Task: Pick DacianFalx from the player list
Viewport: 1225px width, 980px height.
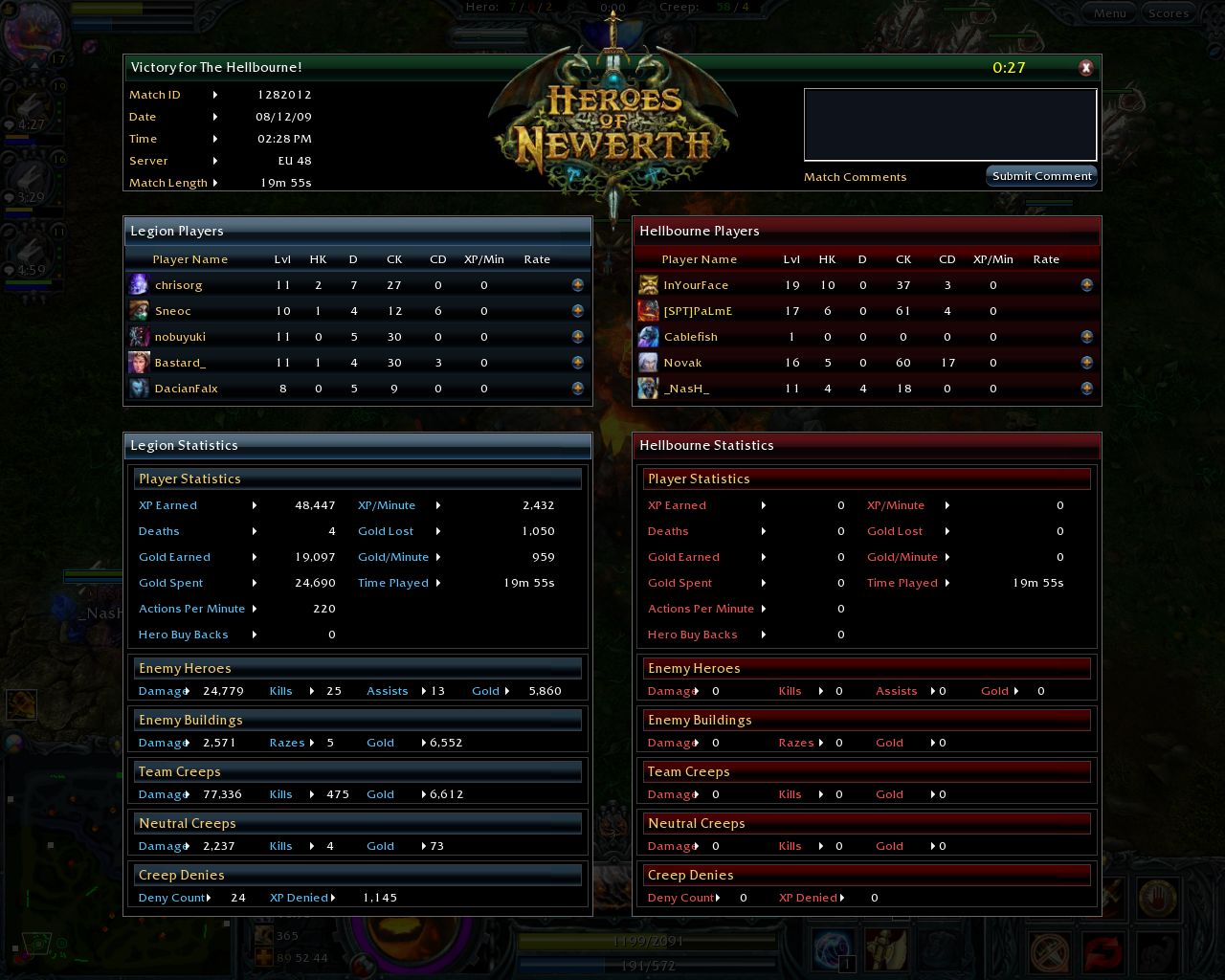Action: coord(186,389)
